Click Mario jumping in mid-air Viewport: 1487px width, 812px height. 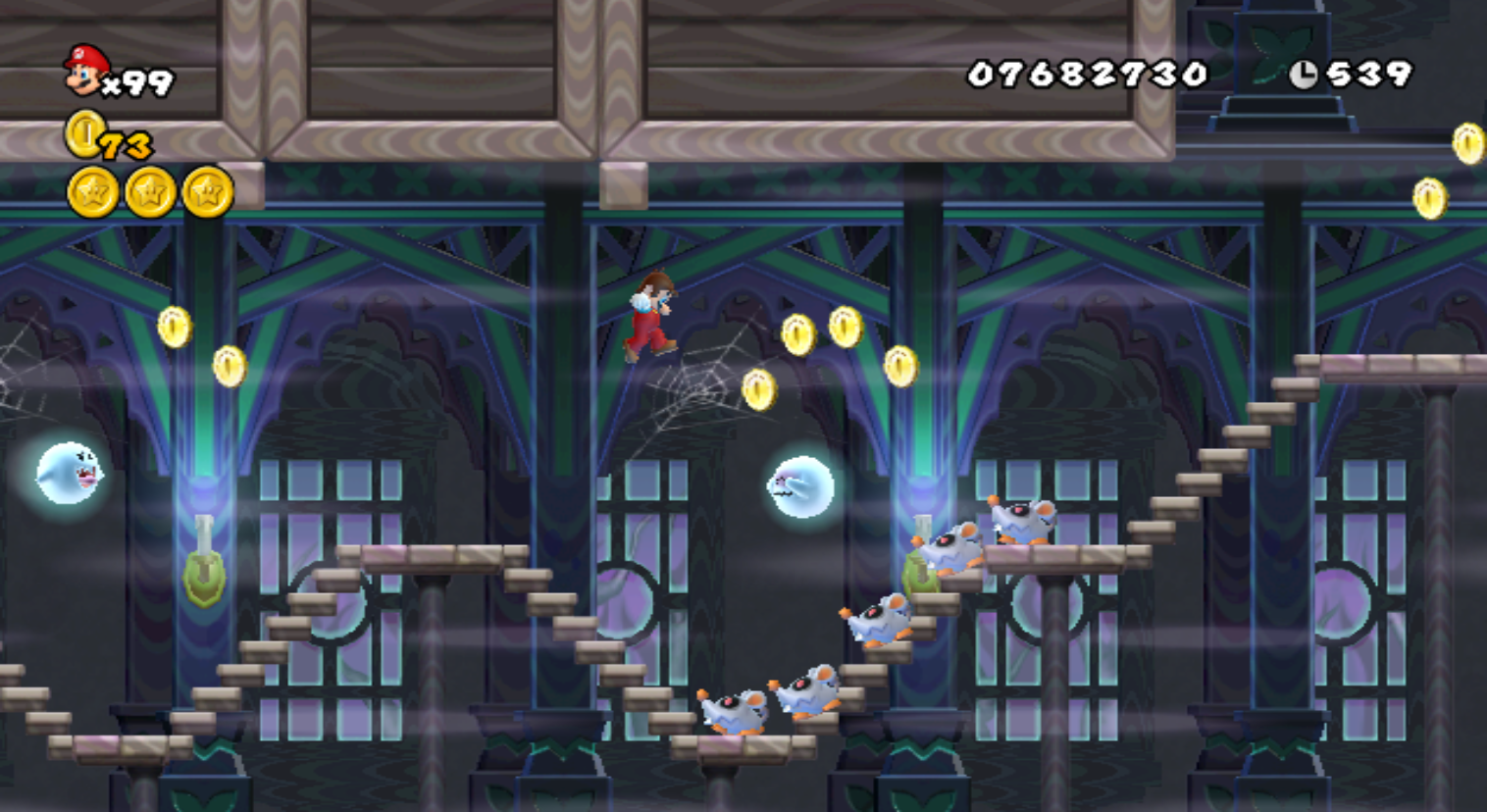point(652,312)
